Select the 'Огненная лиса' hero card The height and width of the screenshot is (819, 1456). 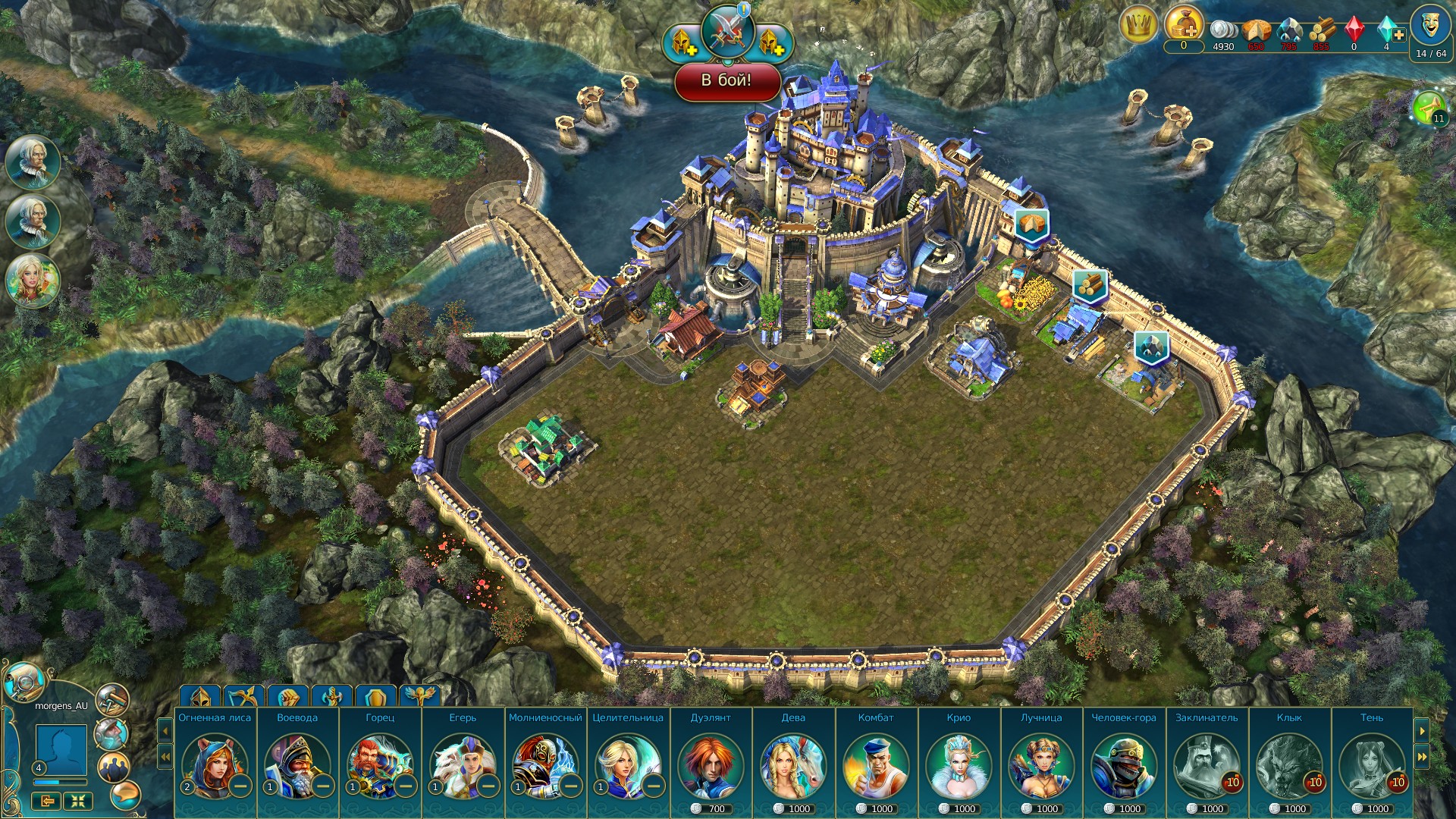[215, 761]
